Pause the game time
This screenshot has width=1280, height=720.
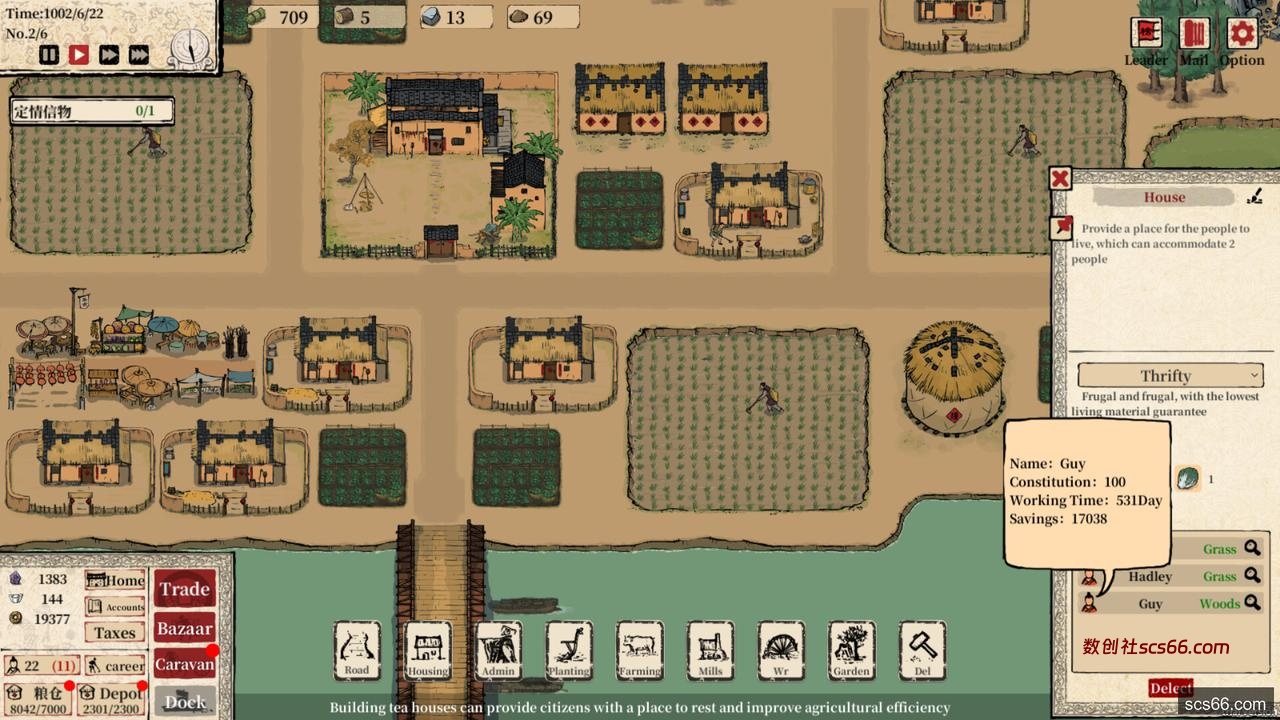49,55
